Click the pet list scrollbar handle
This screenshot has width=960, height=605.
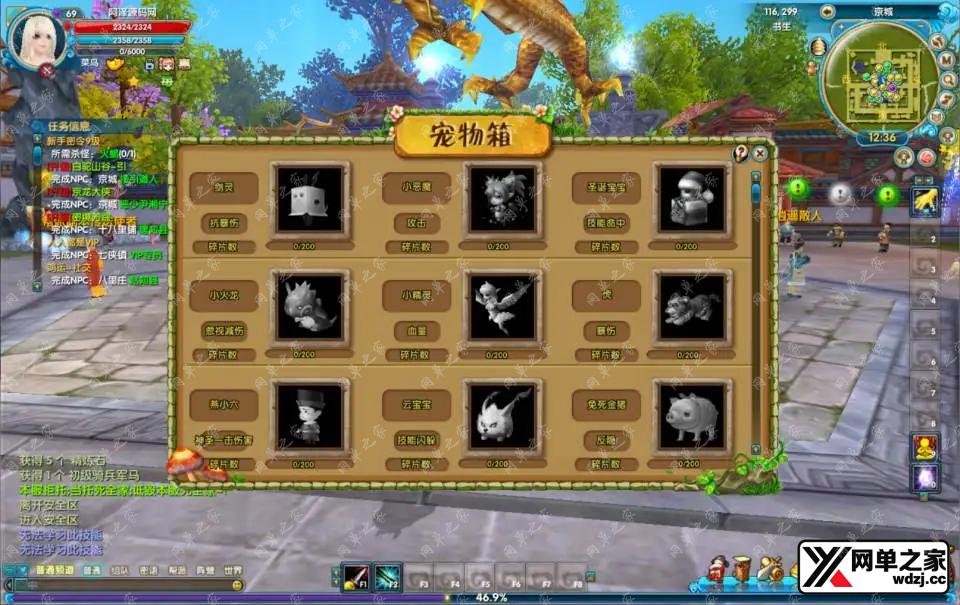(757, 192)
